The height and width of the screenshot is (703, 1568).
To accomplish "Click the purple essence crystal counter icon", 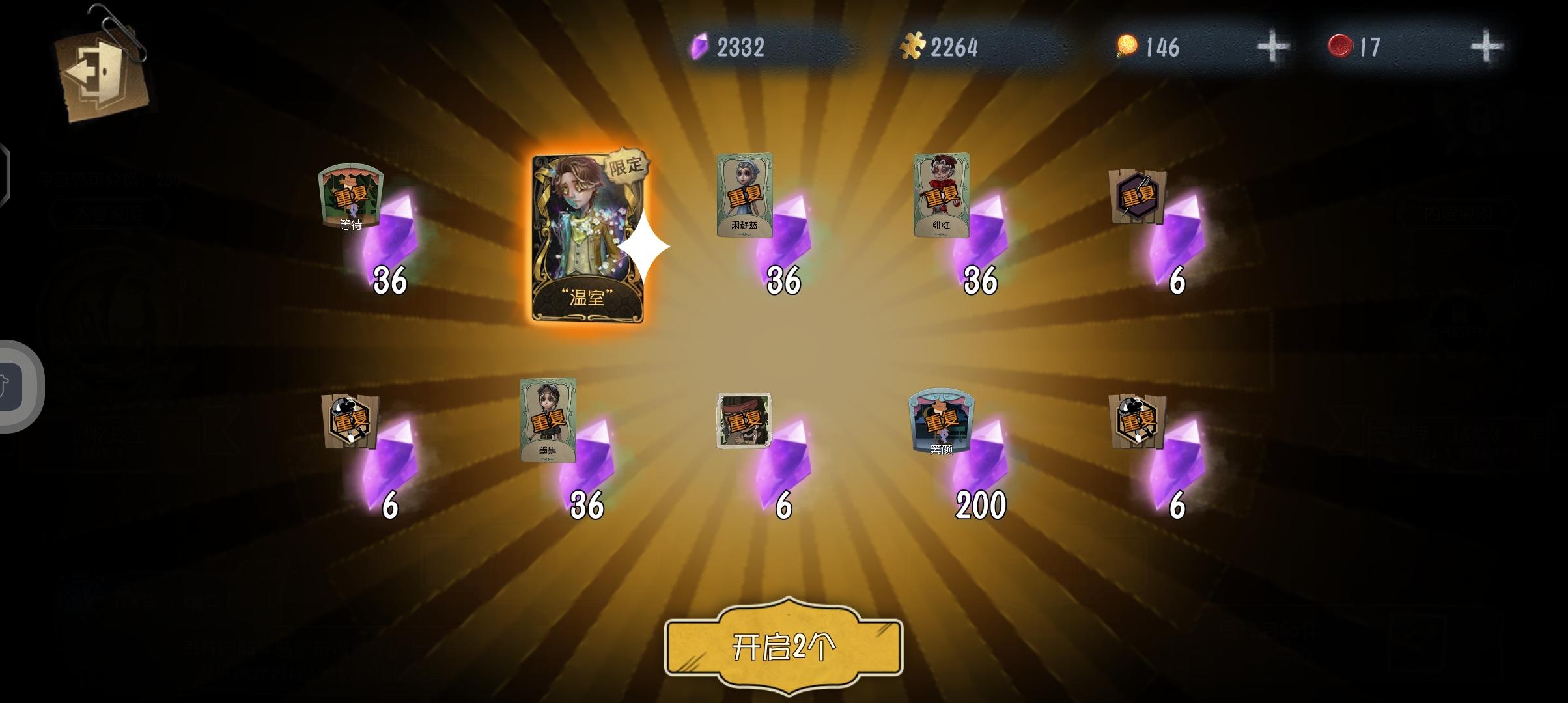I will tap(701, 44).
